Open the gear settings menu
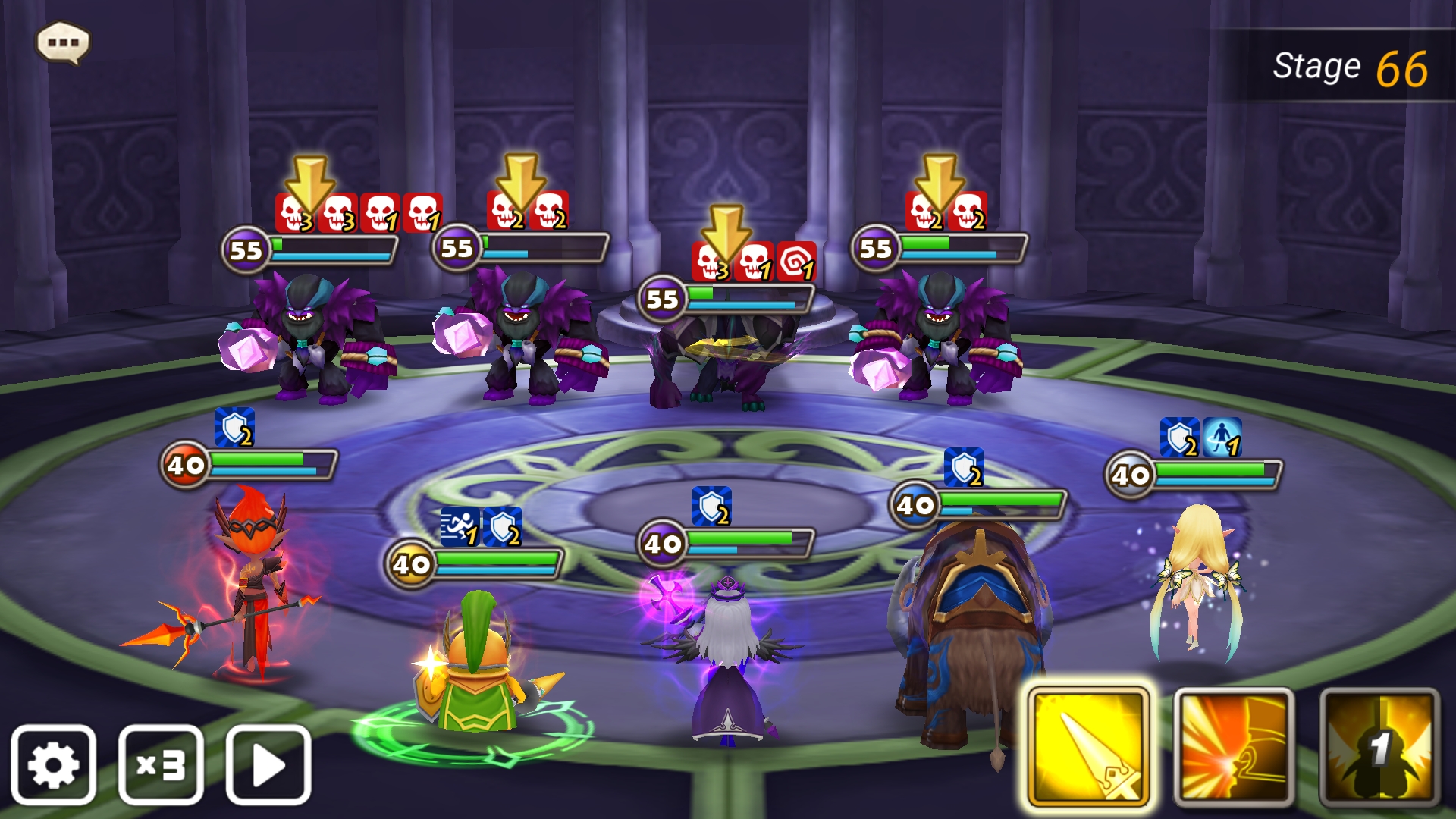Image resolution: width=1456 pixels, height=819 pixels. pos(53,764)
